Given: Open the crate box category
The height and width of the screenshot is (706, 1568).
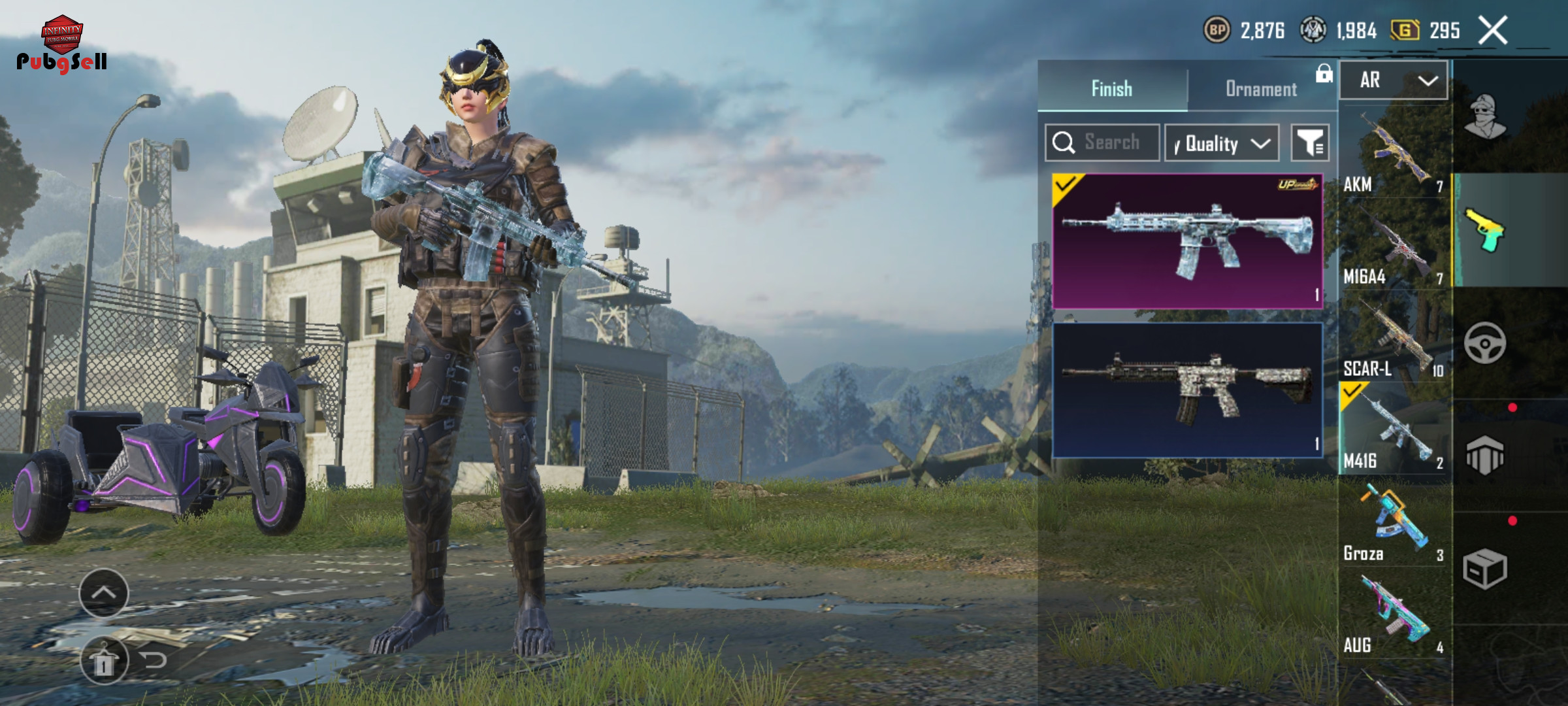Looking at the screenshot, I should 1485,569.
